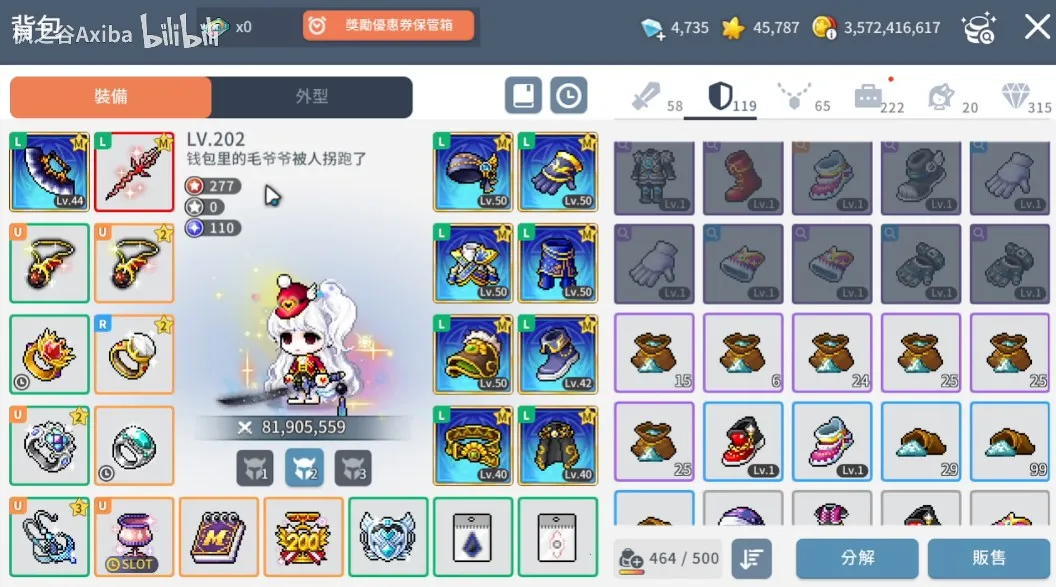This screenshot has width=1056, height=587.
Task: Click the inventory sort button
Action: (750, 558)
